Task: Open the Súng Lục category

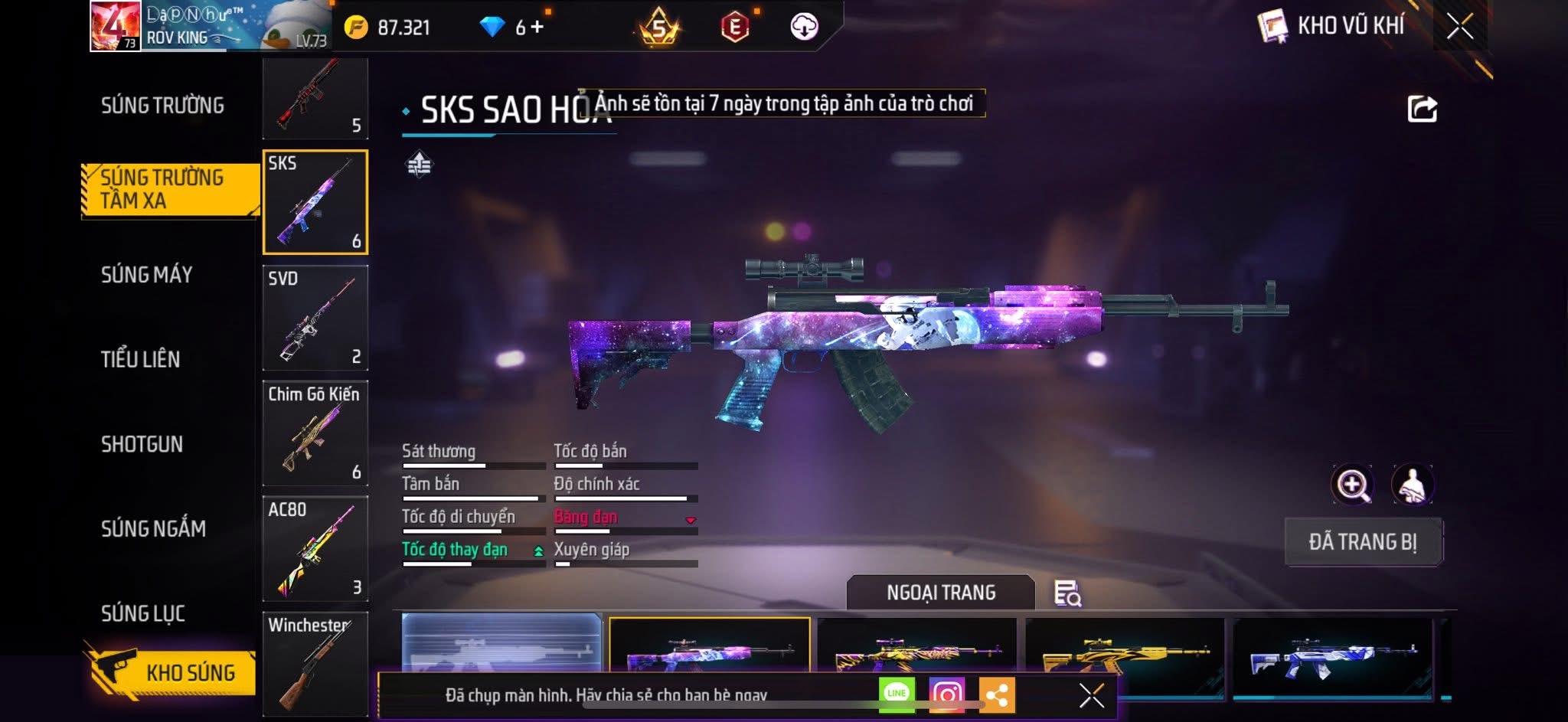Action: pyautogui.click(x=143, y=613)
